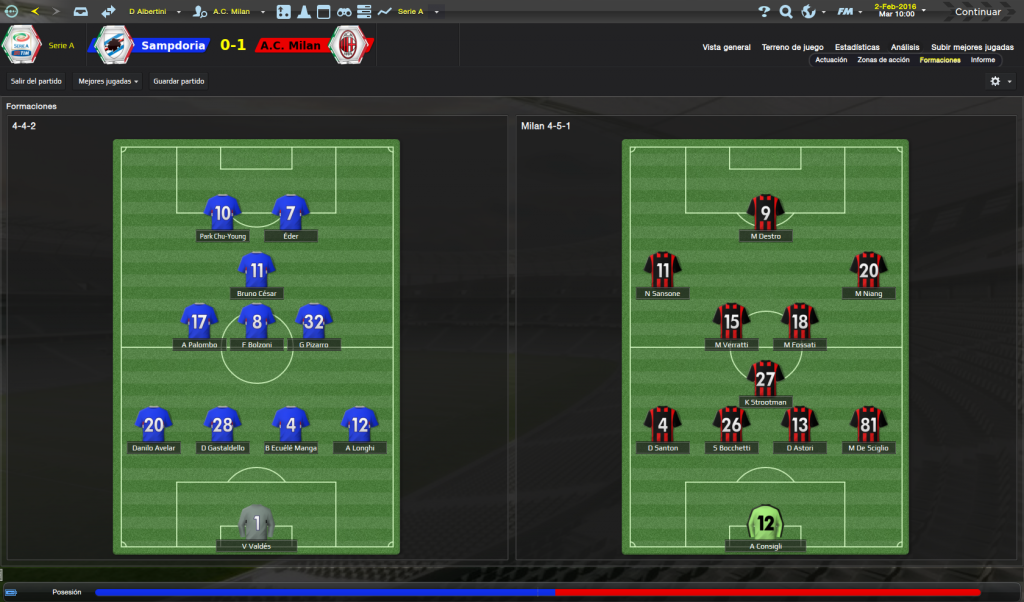The height and width of the screenshot is (602, 1024).
Task: Exit match with Salir del partido
Action: pyautogui.click(x=36, y=81)
